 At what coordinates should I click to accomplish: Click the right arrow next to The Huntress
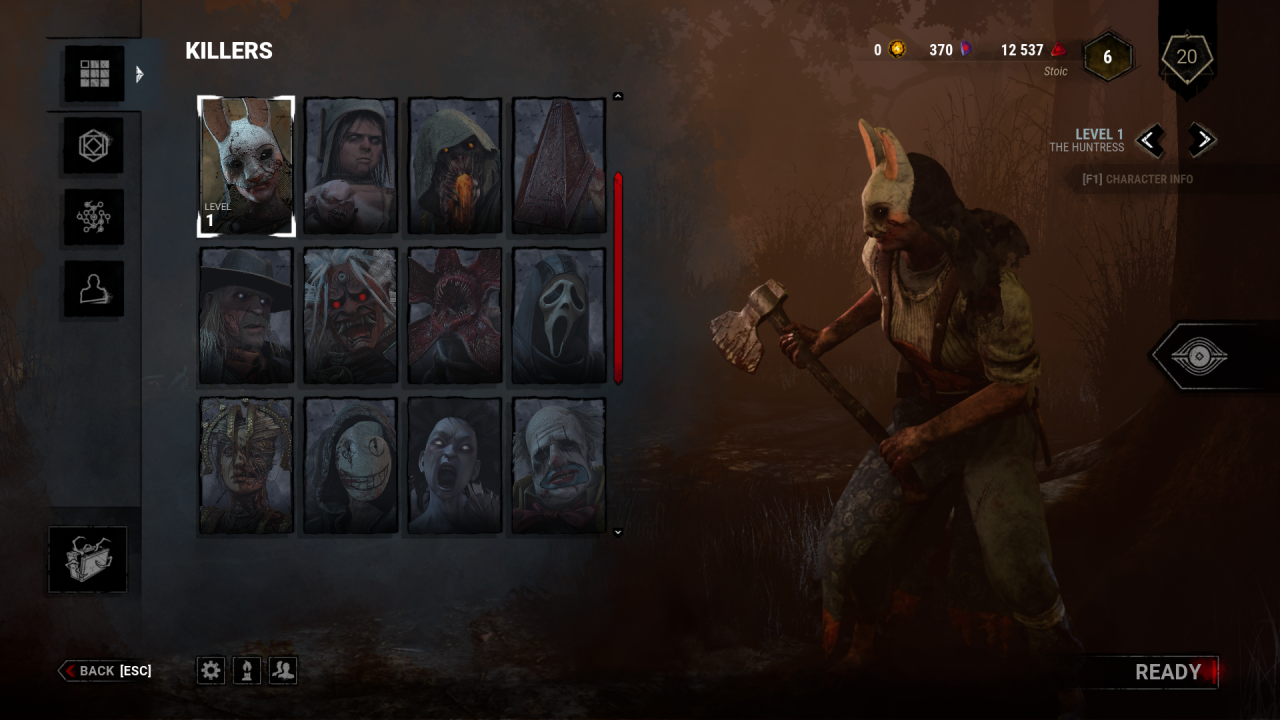click(1202, 140)
